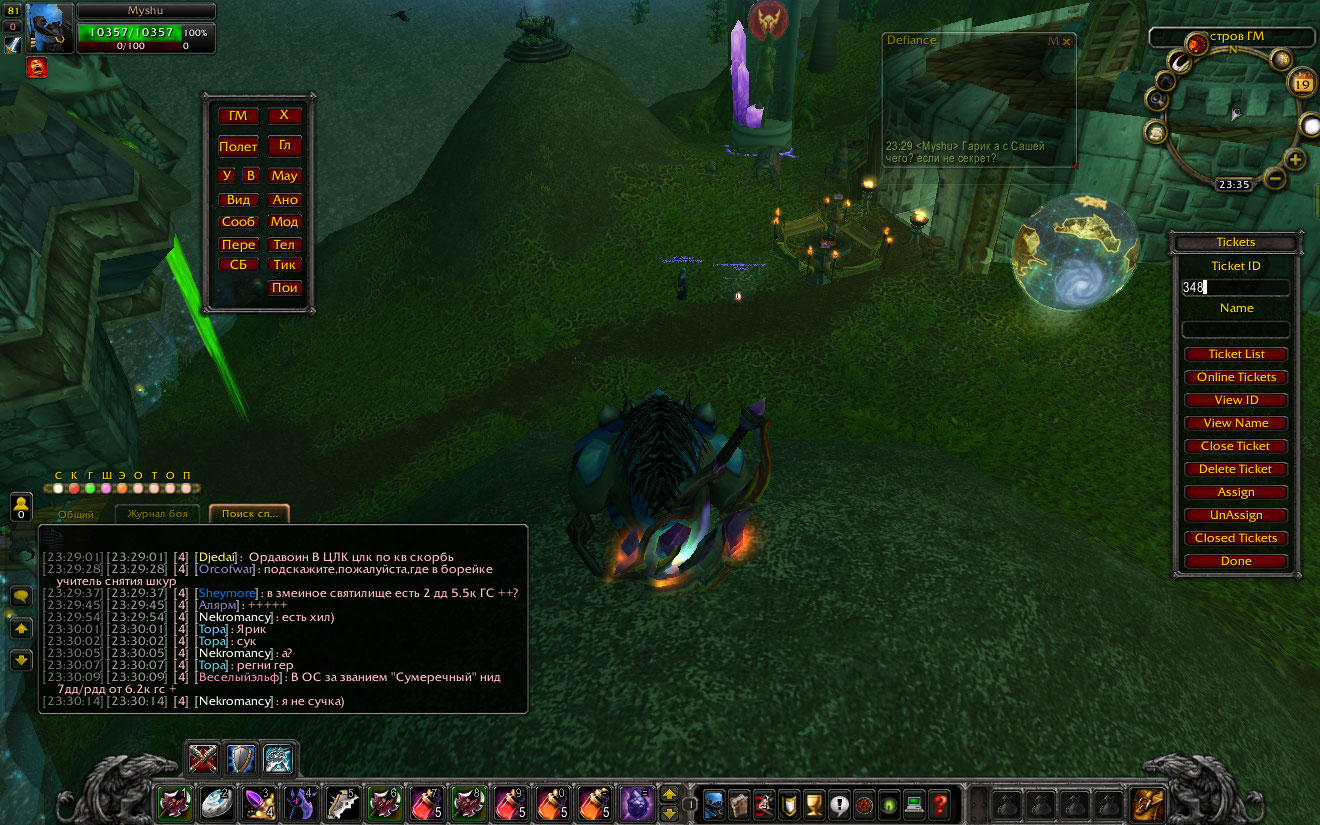Click the UnAssign ticket button

1236,515
